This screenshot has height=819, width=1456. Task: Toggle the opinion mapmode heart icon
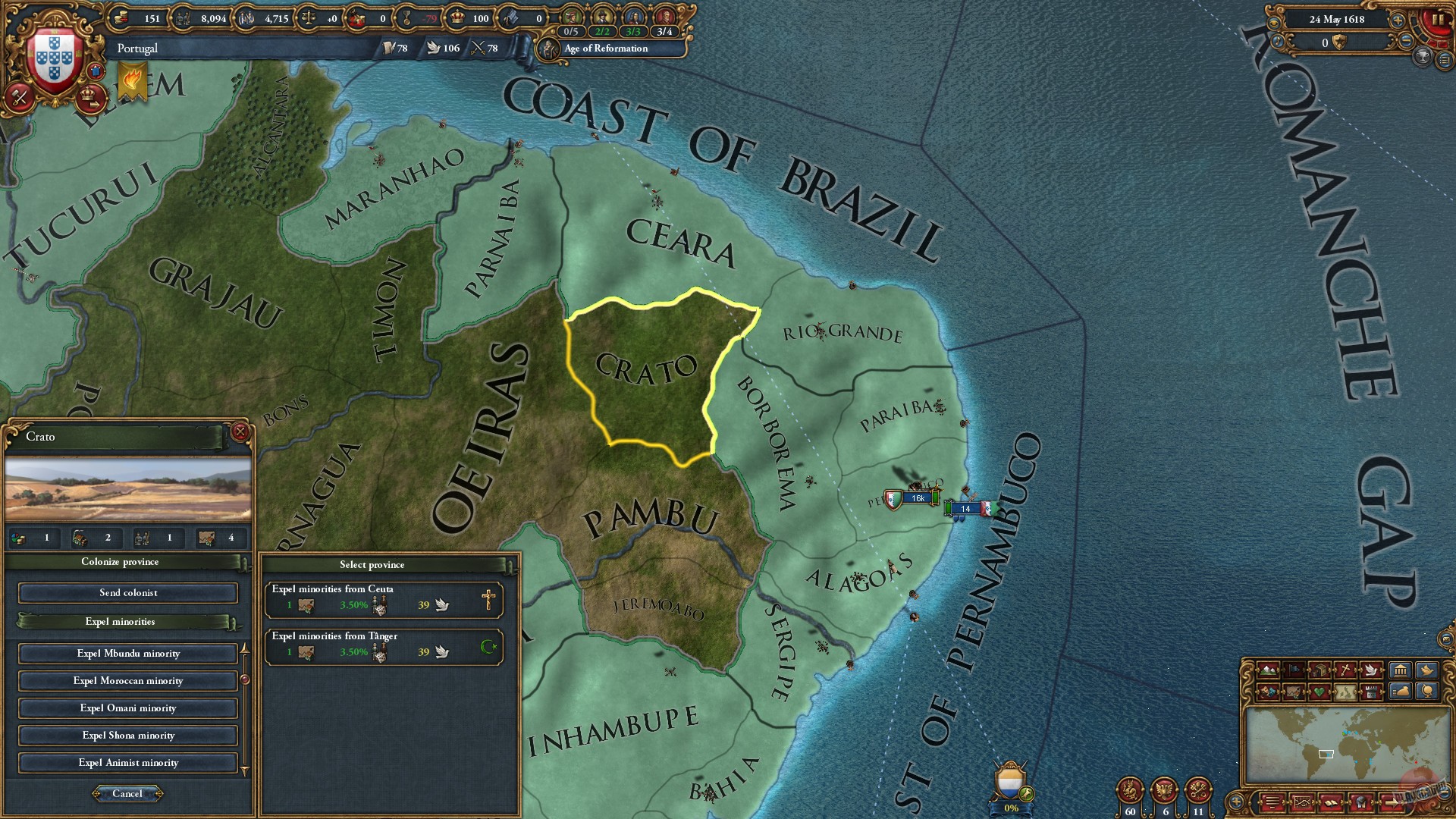[1319, 692]
